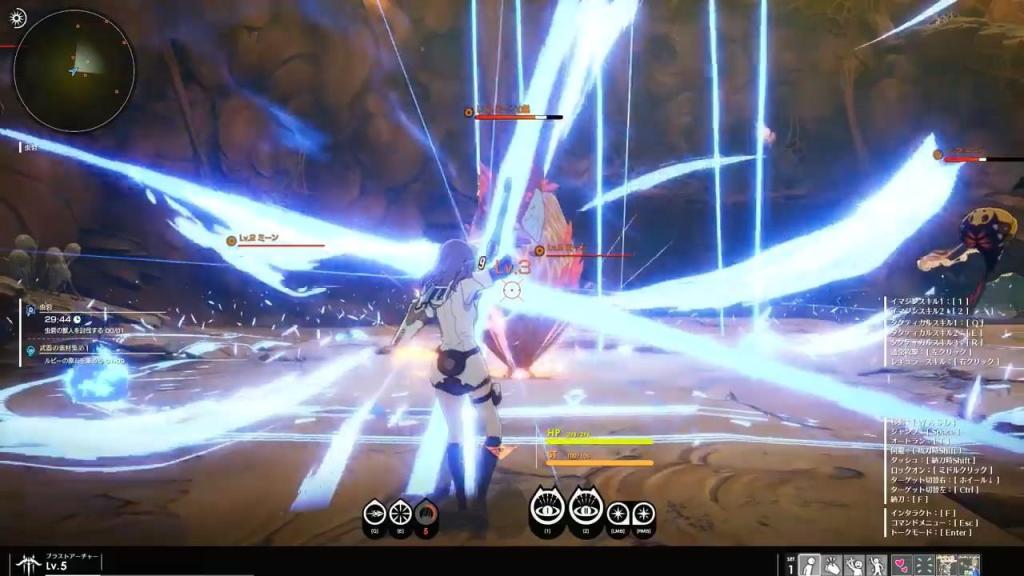
Task: Use the radial burst tactical skill
Action: tap(400, 513)
